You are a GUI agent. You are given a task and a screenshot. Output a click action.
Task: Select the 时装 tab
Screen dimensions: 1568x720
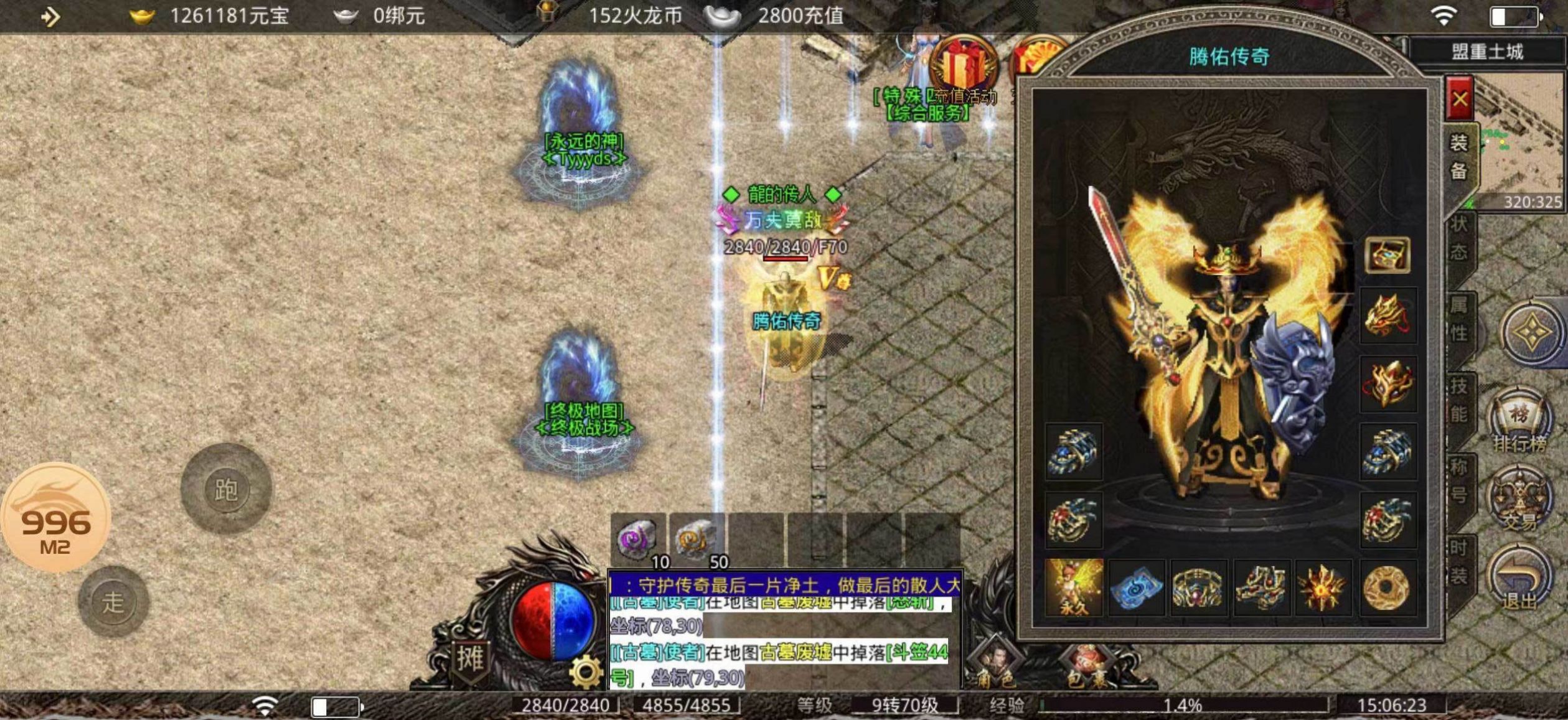(x=1459, y=562)
